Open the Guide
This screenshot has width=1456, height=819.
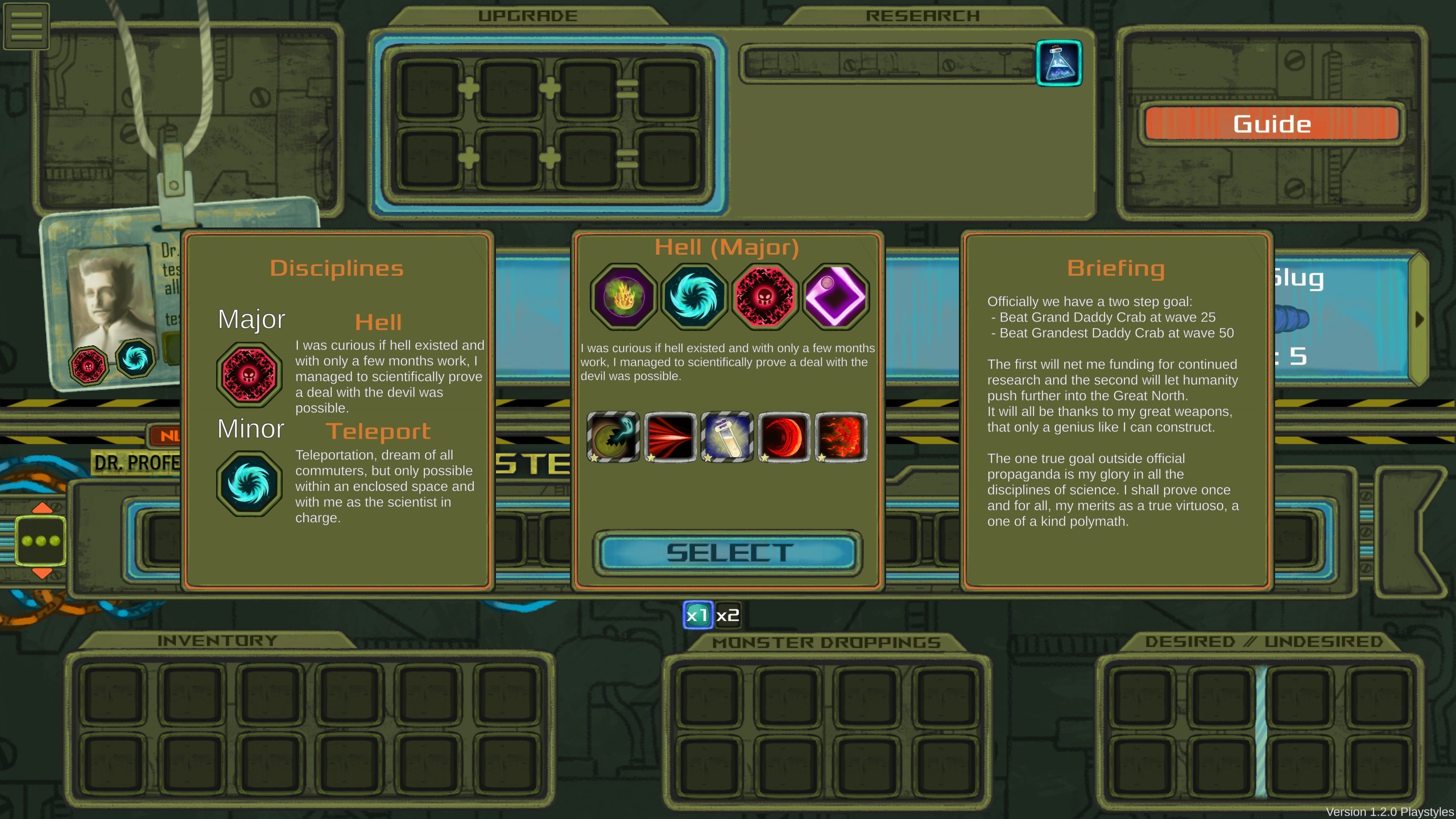coord(1272,123)
